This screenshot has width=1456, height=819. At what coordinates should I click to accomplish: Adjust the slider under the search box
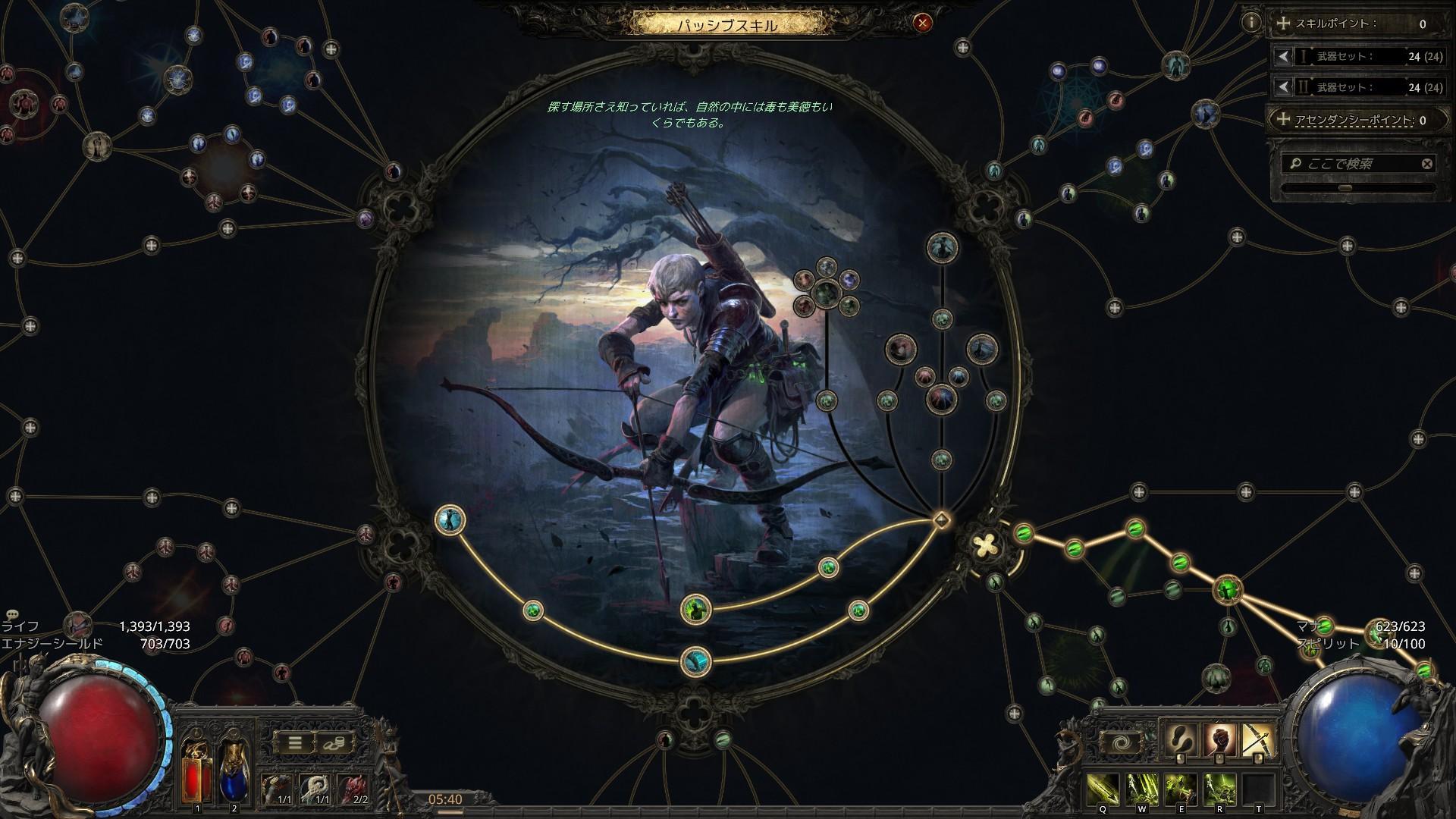coord(1346,187)
